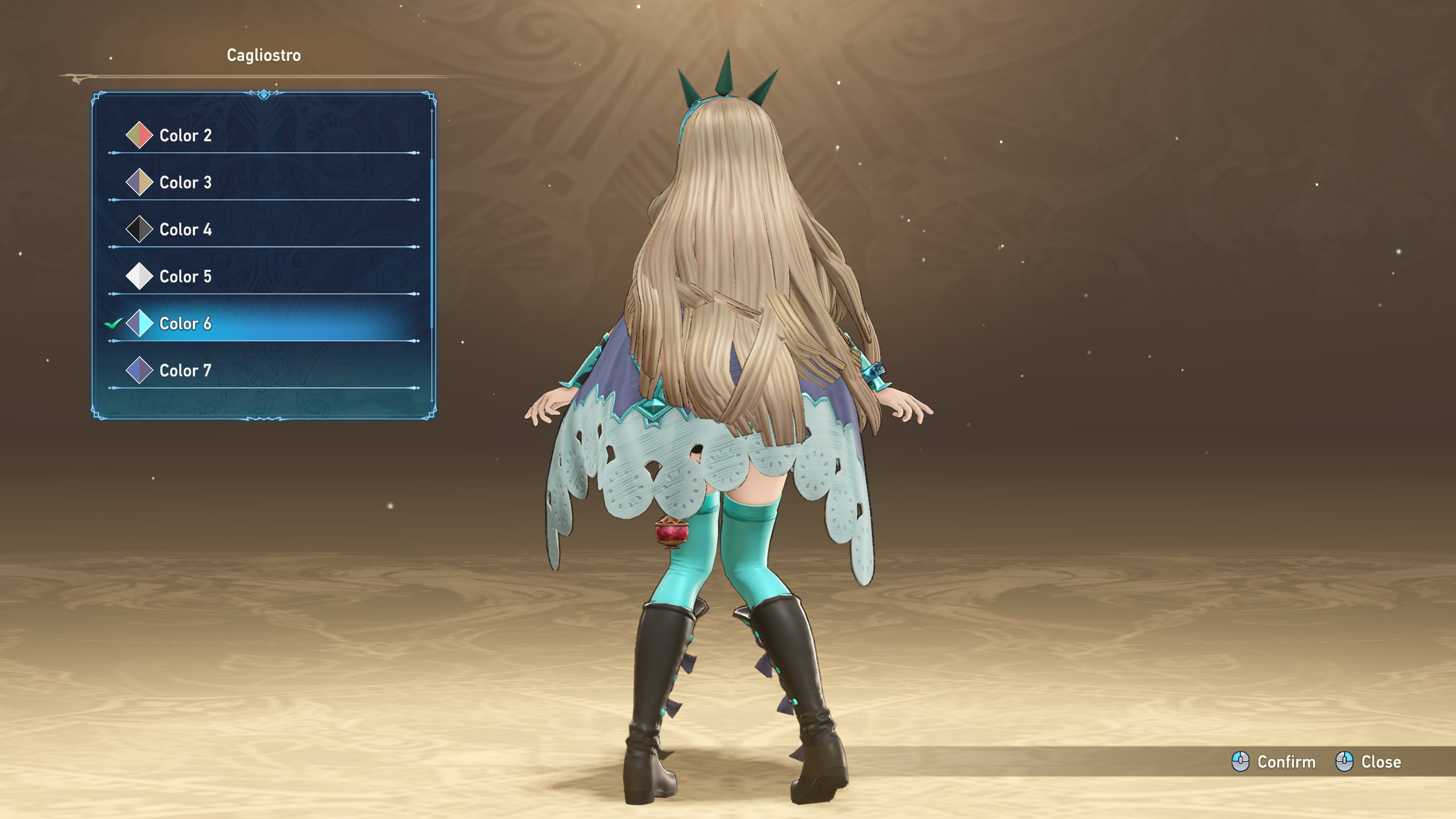Choose Color 3 from the list
1456x819 pixels.
click(185, 183)
